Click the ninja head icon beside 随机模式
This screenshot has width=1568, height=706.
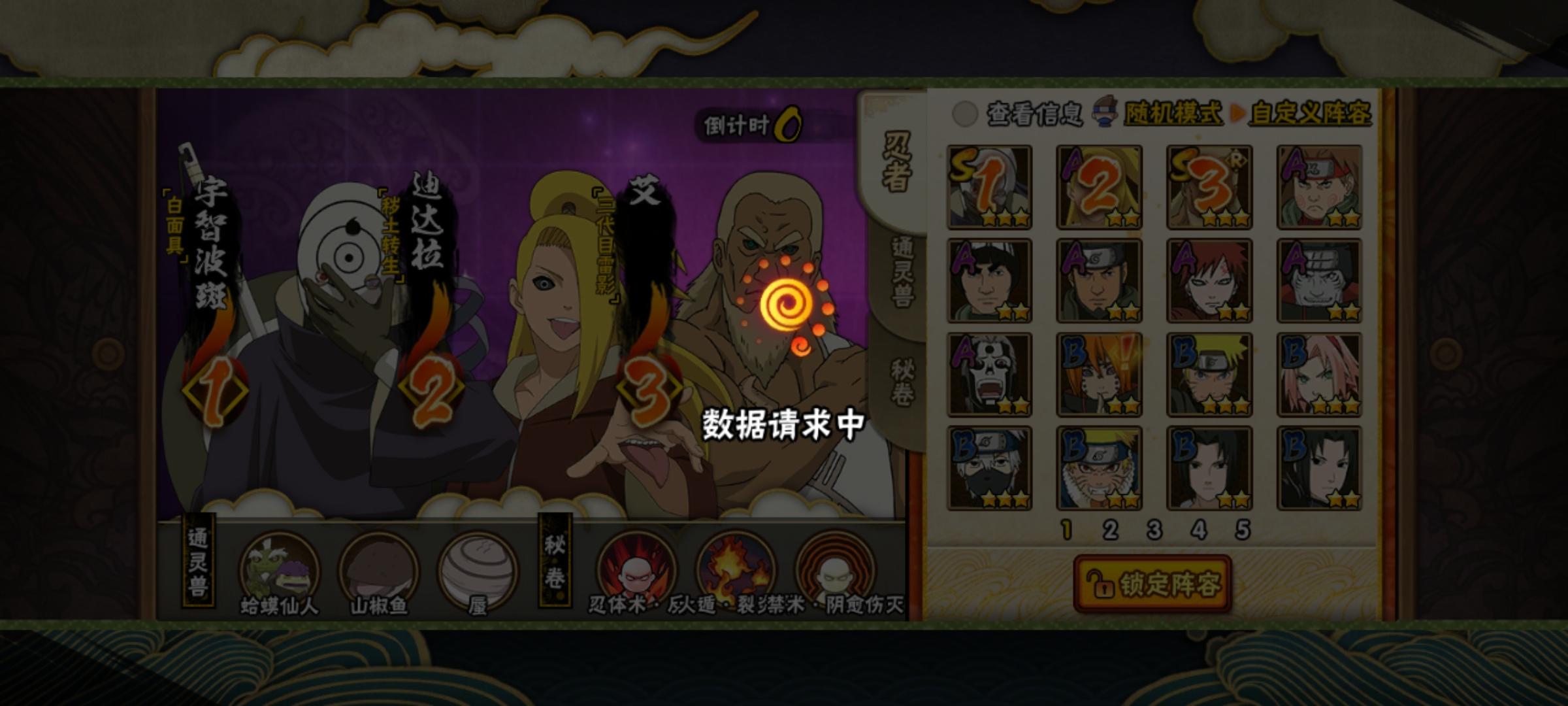pos(1104,112)
